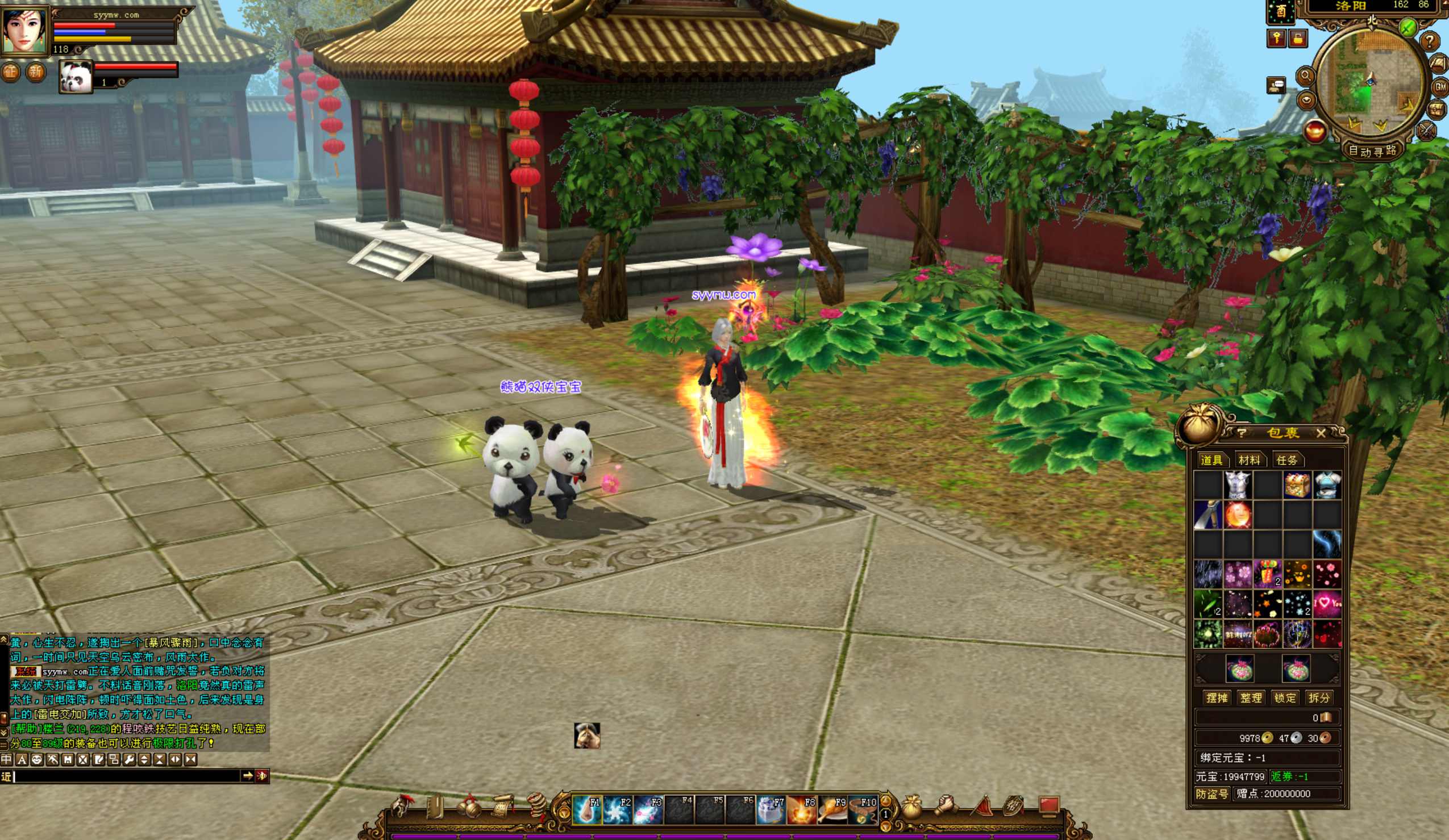Select the 'I ♥ You' firework item

pos(1327,604)
